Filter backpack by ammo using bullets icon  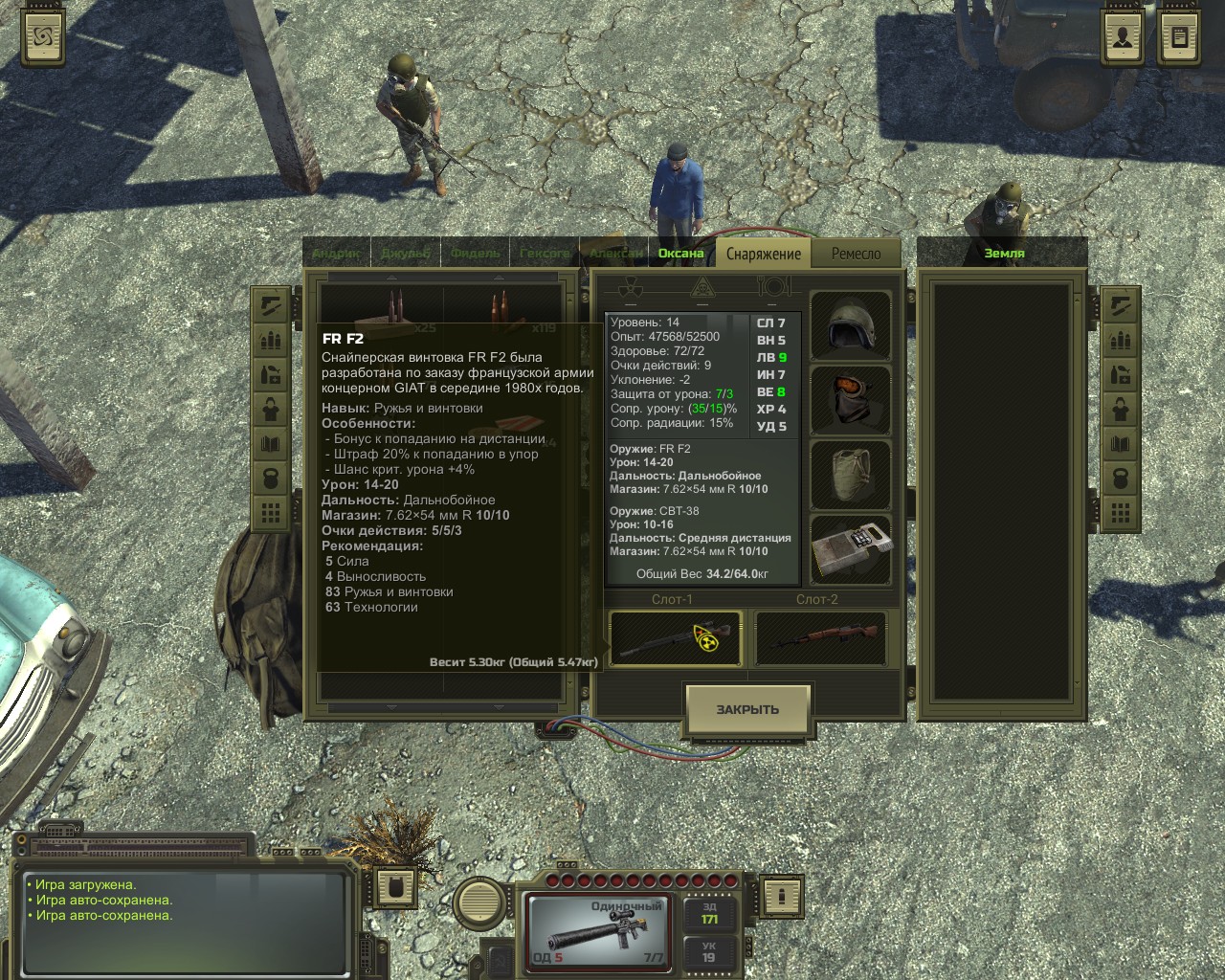pyautogui.click(x=271, y=341)
